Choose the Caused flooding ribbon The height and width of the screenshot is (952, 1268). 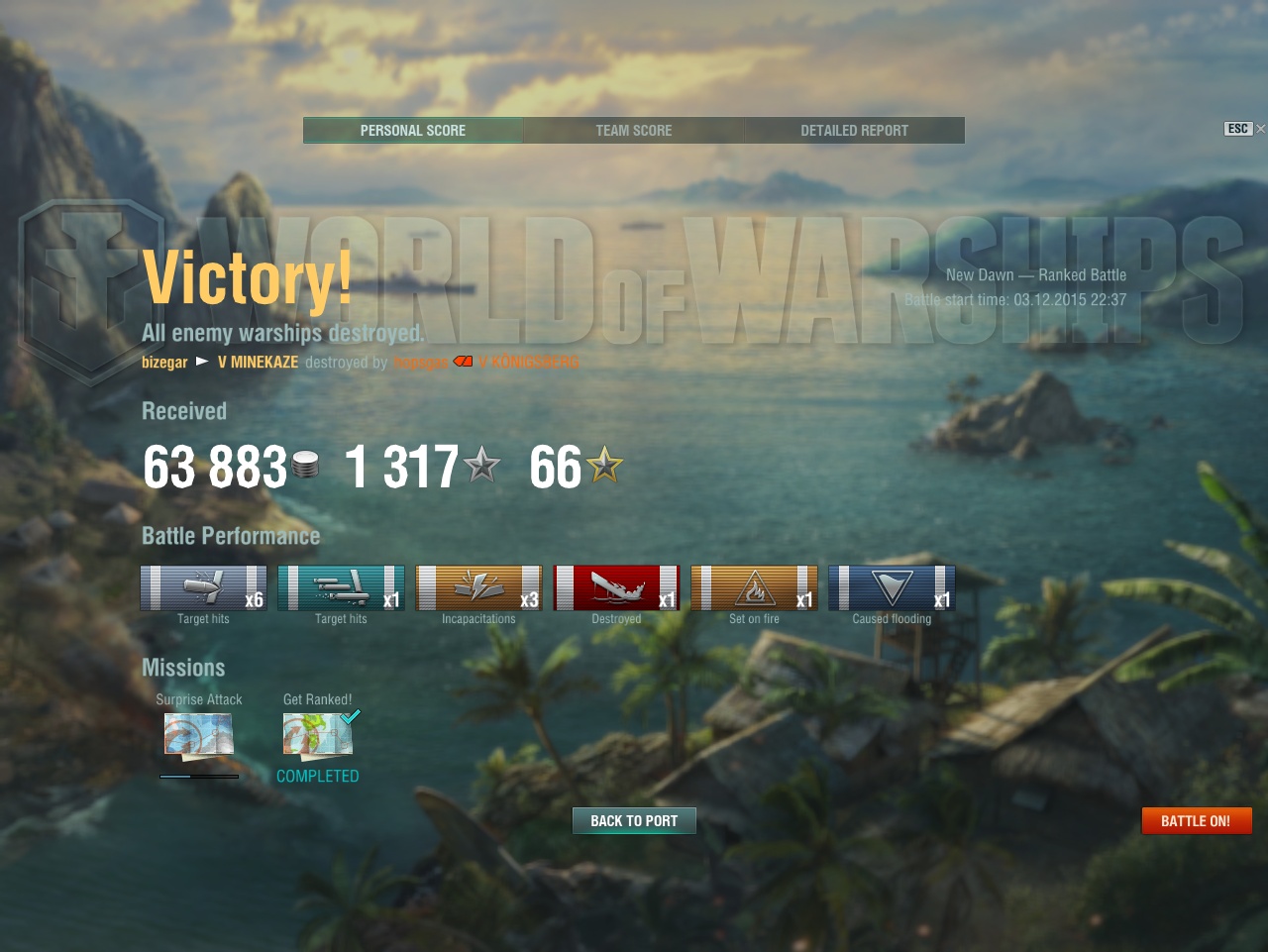point(892,587)
